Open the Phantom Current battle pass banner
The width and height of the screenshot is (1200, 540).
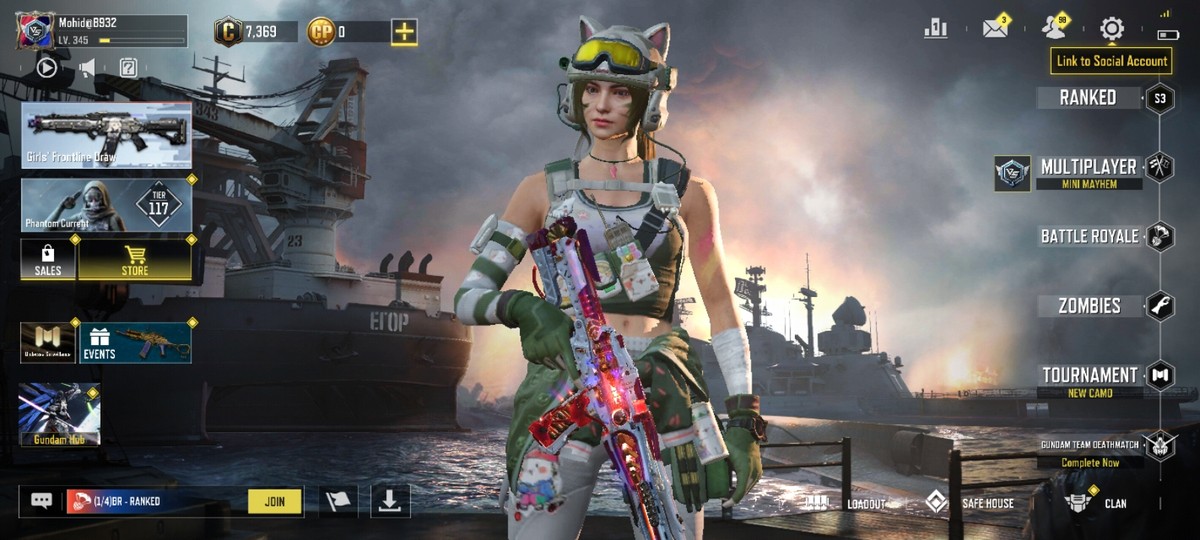pyautogui.click(x=106, y=205)
